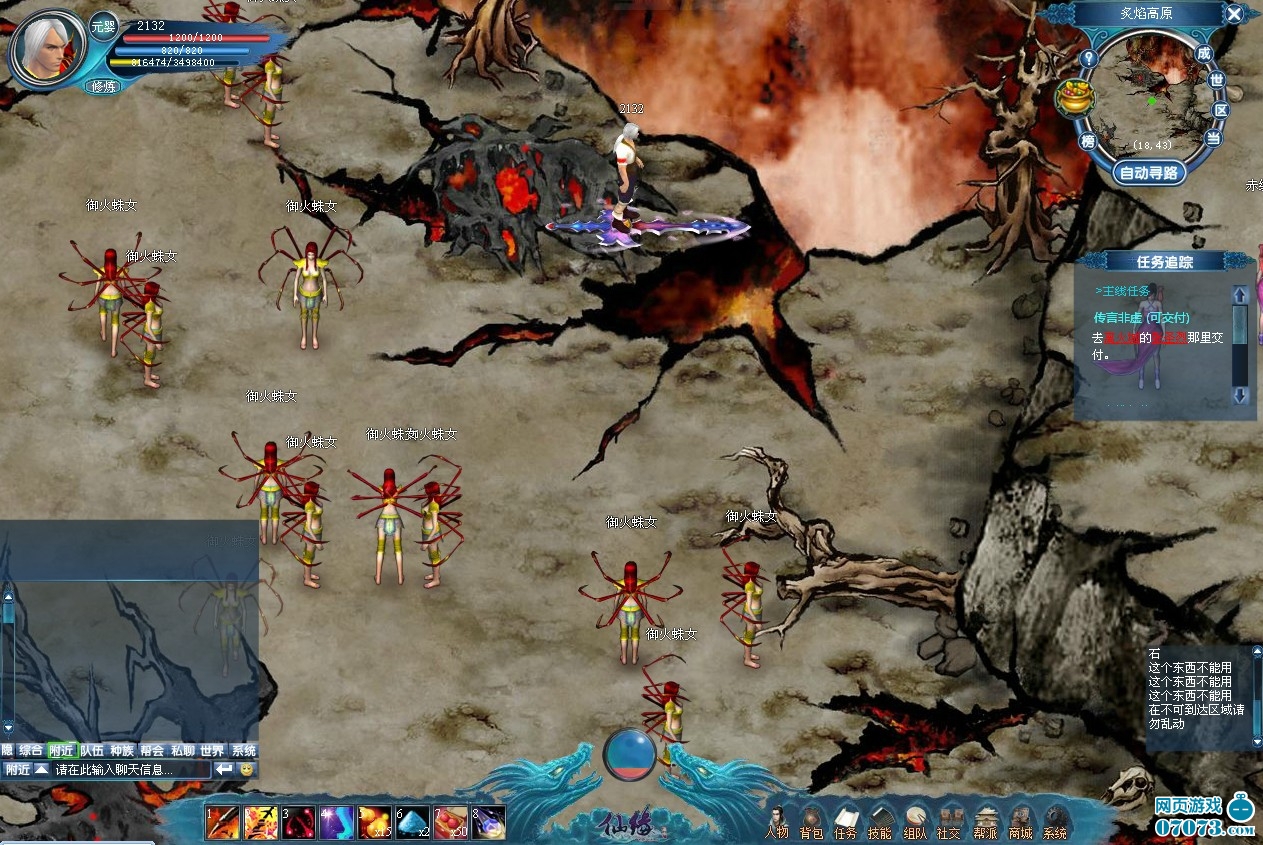Open the 任务 quest log

(846, 823)
